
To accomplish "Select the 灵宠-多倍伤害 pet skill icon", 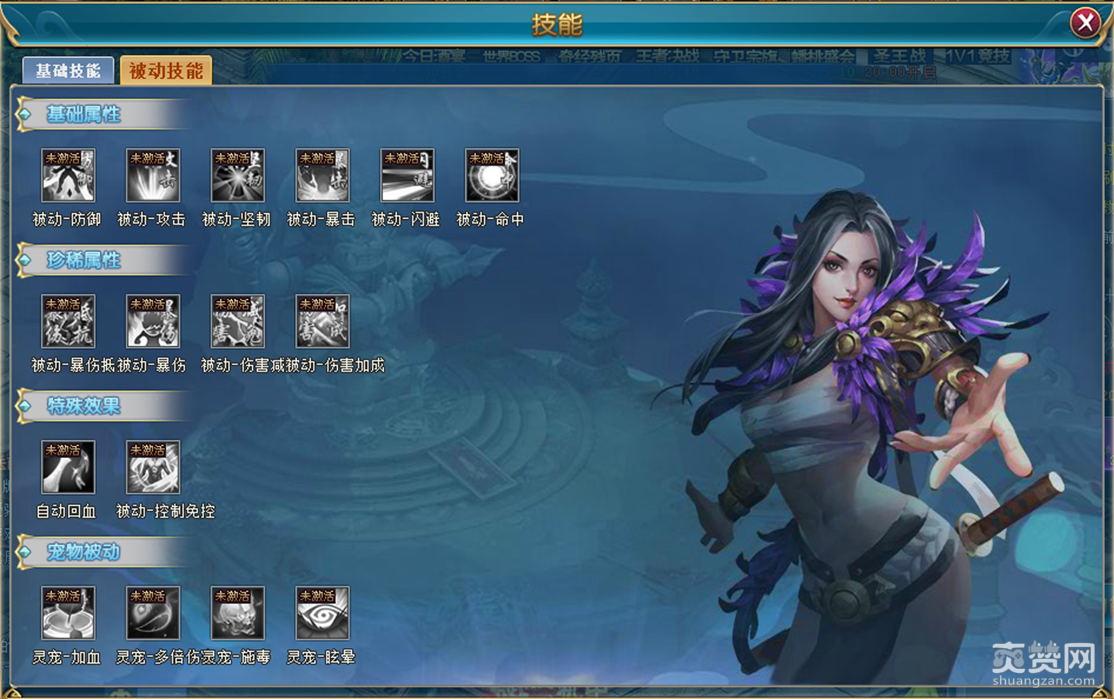I will pyautogui.click(x=153, y=613).
